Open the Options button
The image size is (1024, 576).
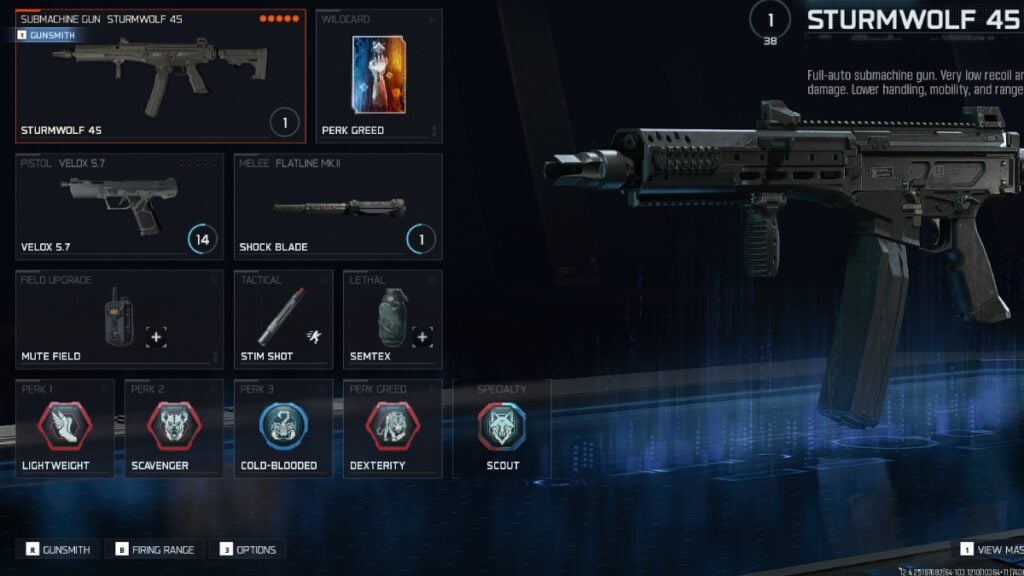248,549
